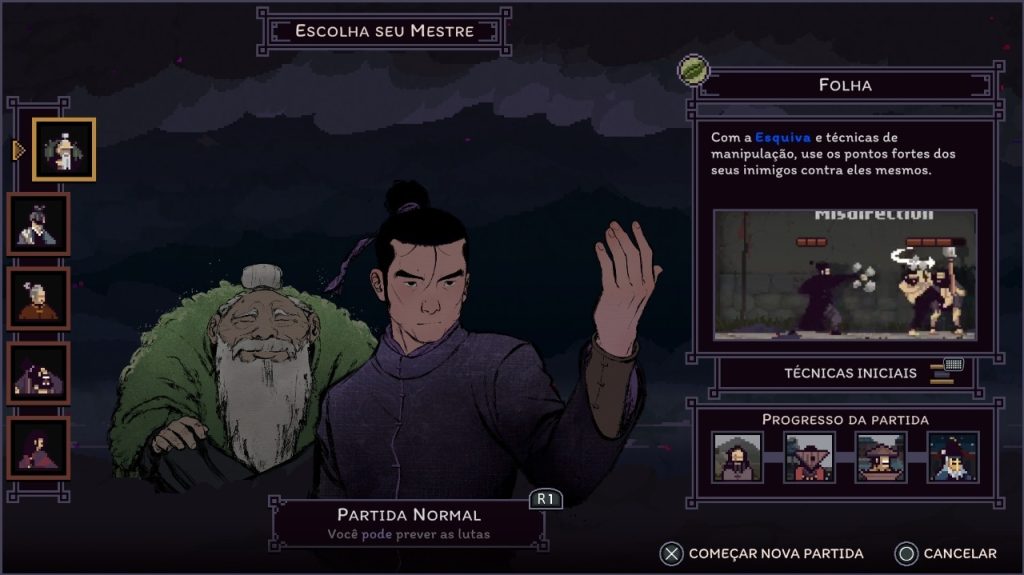
Task: Choose the long-haired master in the red robe
Action: [x=39, y=447]
